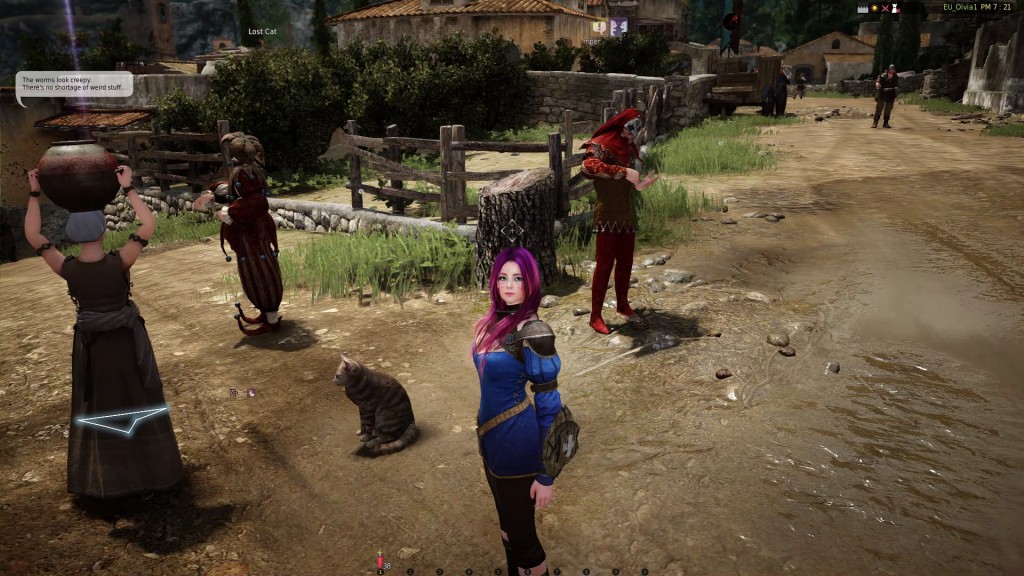Use the red potion in hotbar slot 1
1024x576 pixels.
click(380, 561)
